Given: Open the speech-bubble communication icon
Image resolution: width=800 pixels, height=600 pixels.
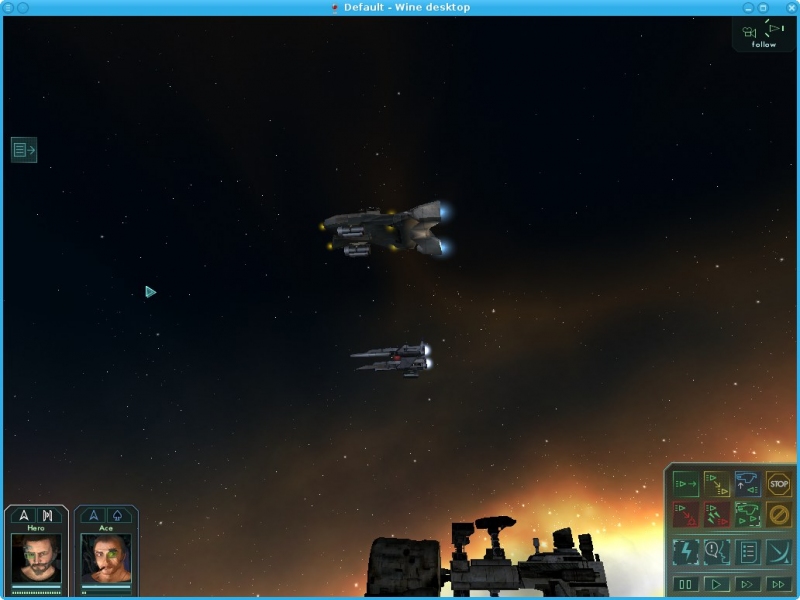Looking at the screenshot, I should 716,551.
